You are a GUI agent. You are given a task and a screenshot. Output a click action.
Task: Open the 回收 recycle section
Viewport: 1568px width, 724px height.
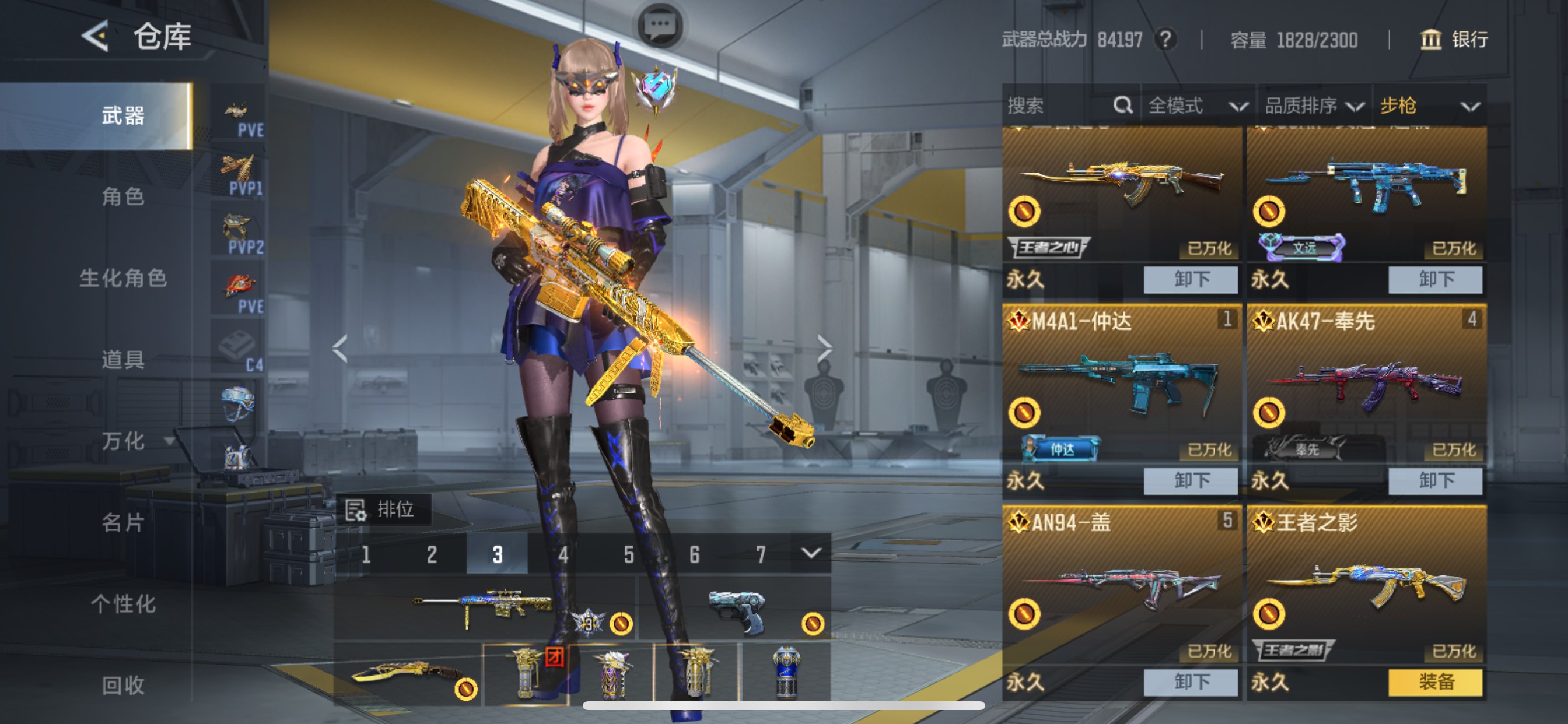[123, 685]
